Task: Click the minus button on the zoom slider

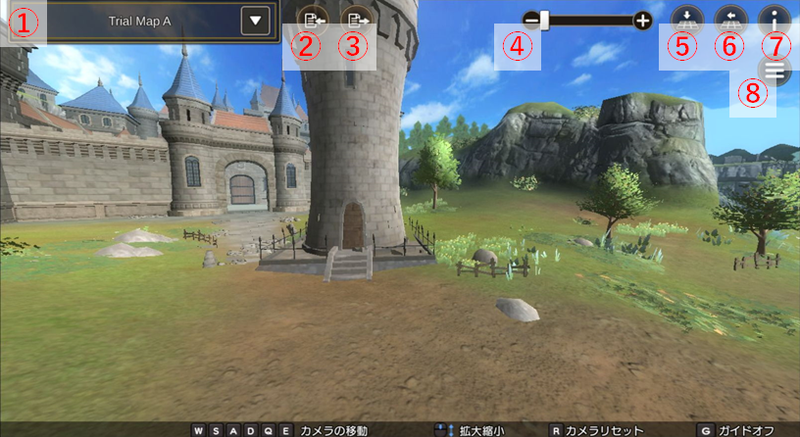Action: [531, 19]
